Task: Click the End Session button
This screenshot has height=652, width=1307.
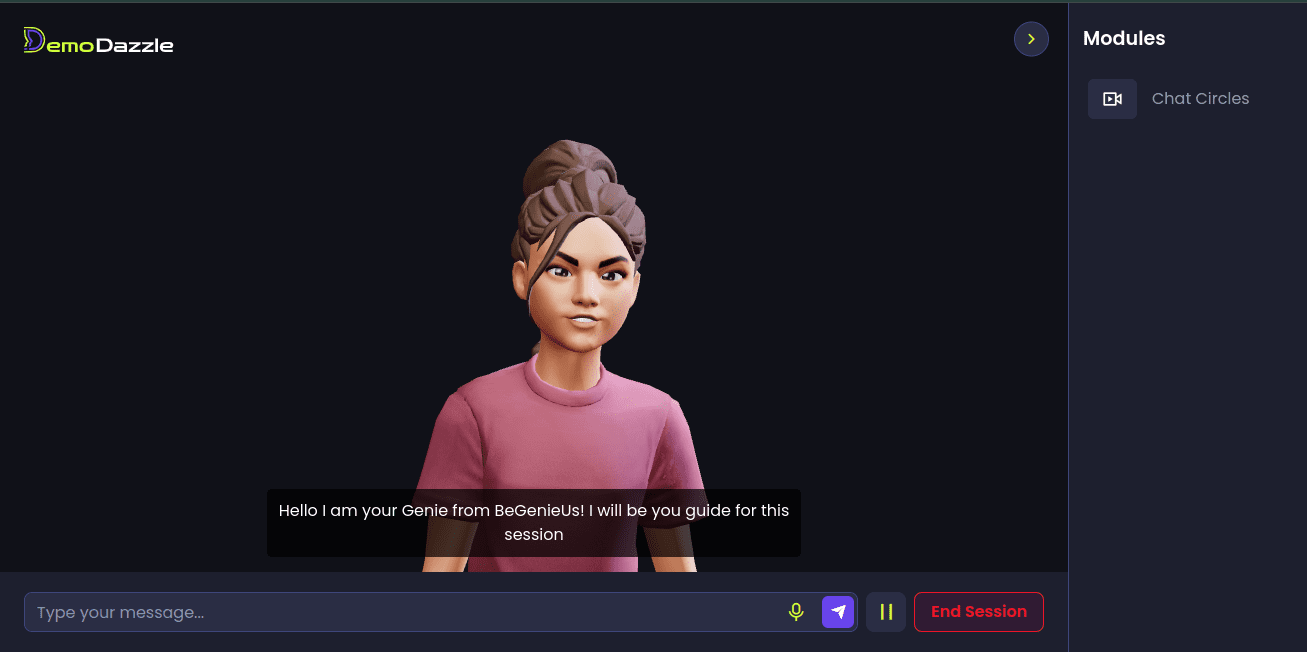Action: (x=978, y=612)
